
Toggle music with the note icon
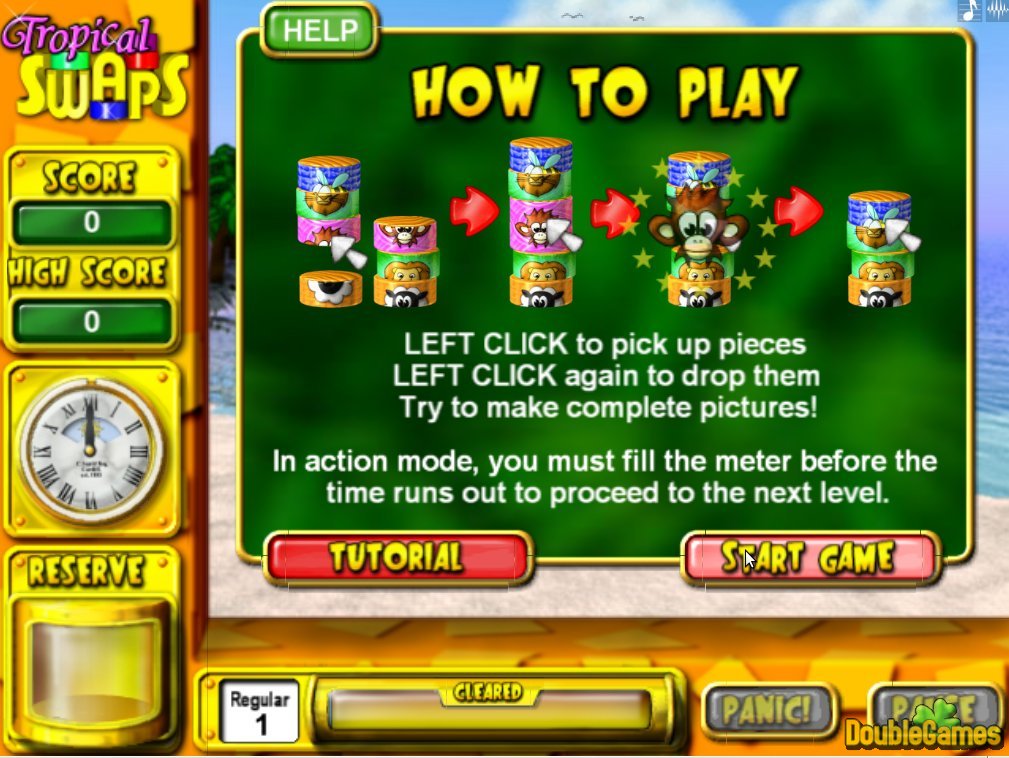pos(968,11)
